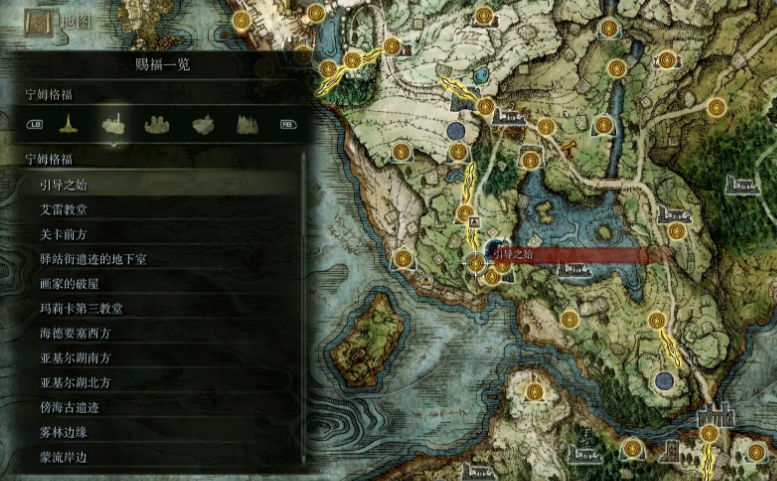Pick 关卡前方 from the grace list
The image size is (777, 481).
click(62, 234)
